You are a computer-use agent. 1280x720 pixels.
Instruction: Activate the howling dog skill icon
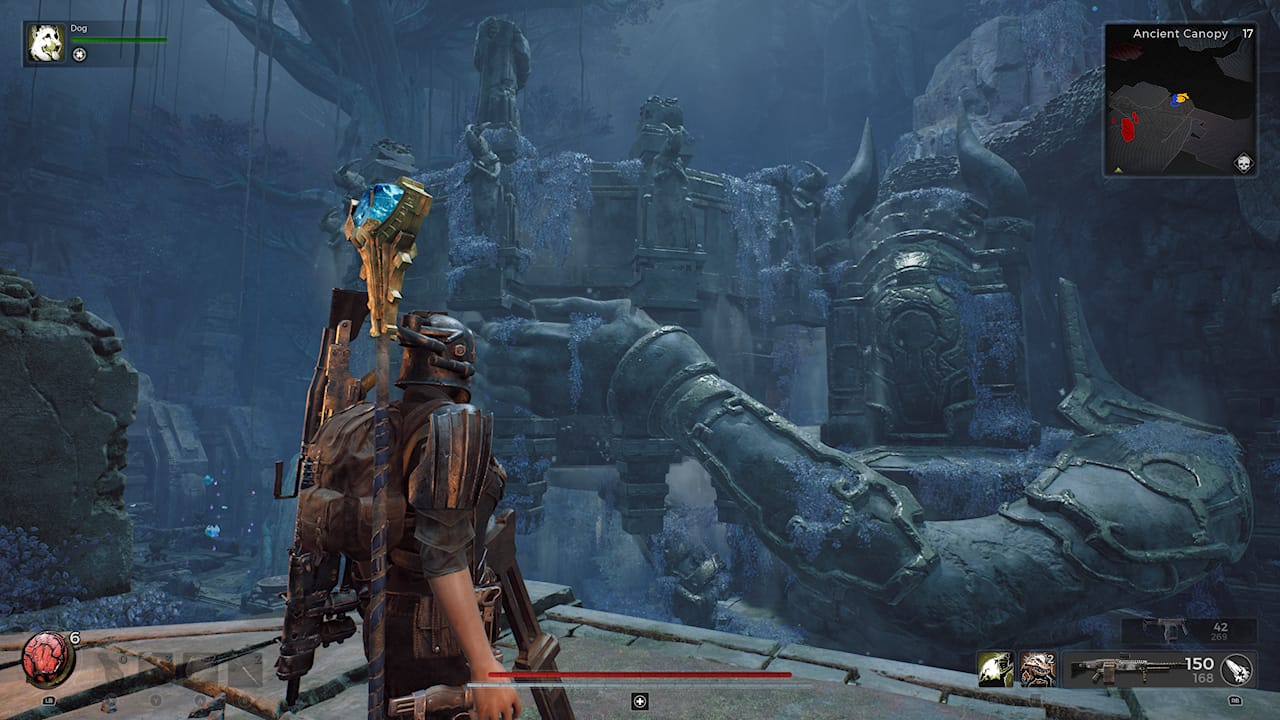(x=995, y=669)
